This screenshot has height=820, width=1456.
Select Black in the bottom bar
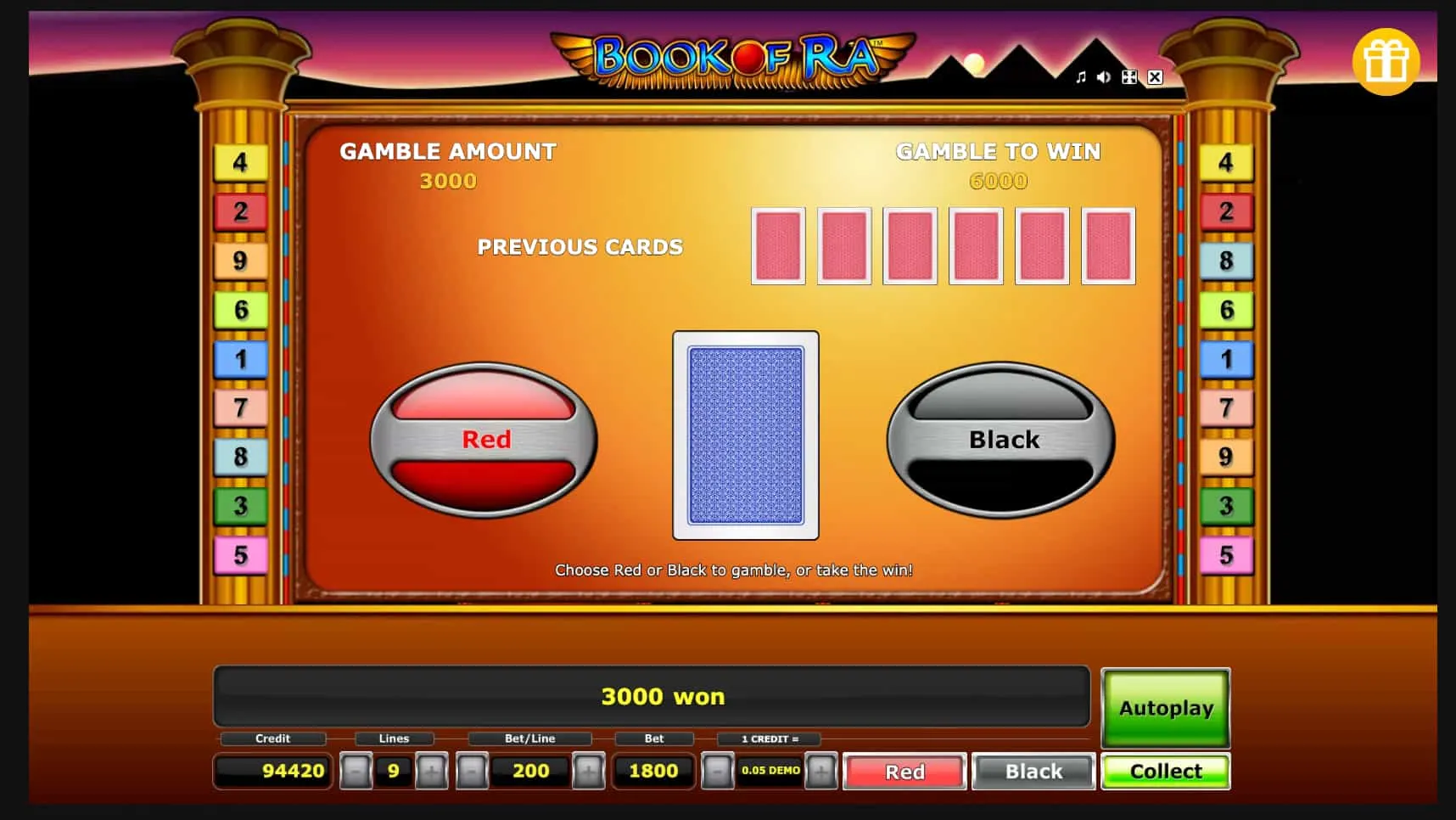1033,772
